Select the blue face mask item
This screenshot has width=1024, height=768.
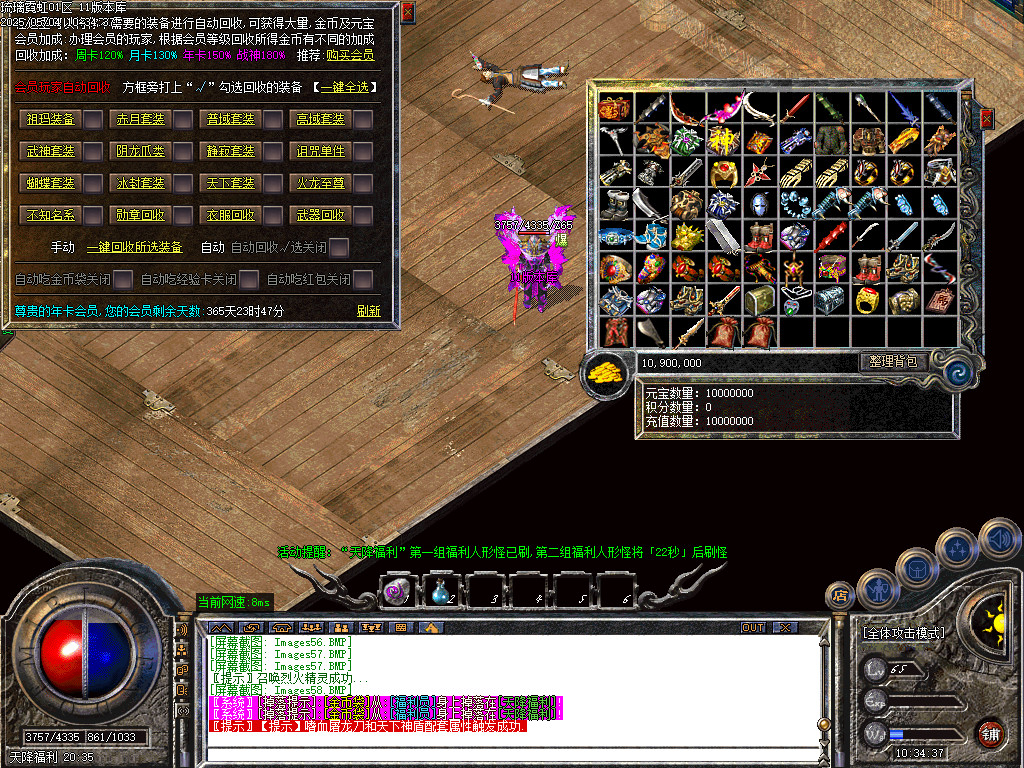click(x=760, y=204)
